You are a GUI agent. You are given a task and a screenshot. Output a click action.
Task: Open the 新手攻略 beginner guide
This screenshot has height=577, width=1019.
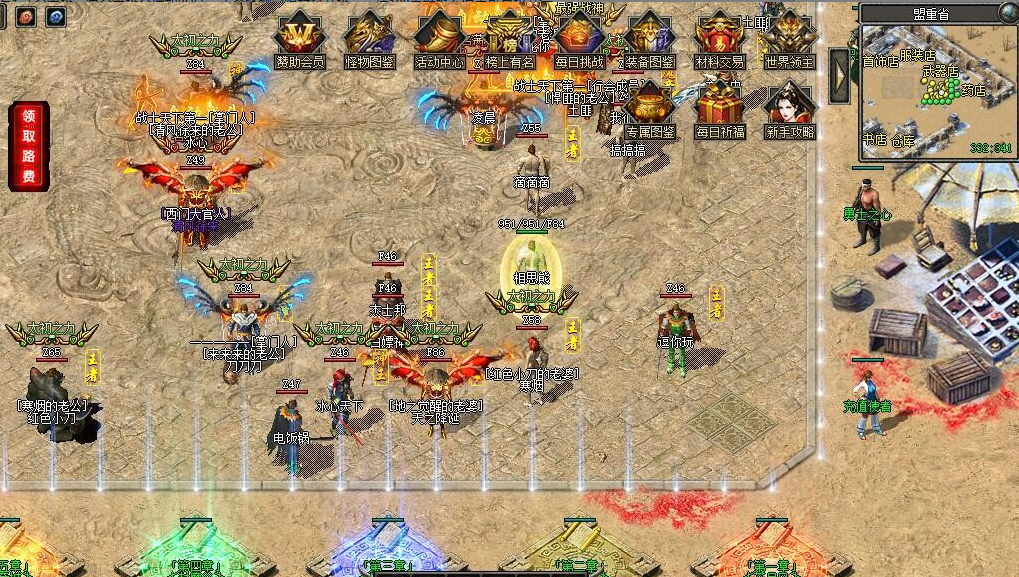(x=790, y=108)
